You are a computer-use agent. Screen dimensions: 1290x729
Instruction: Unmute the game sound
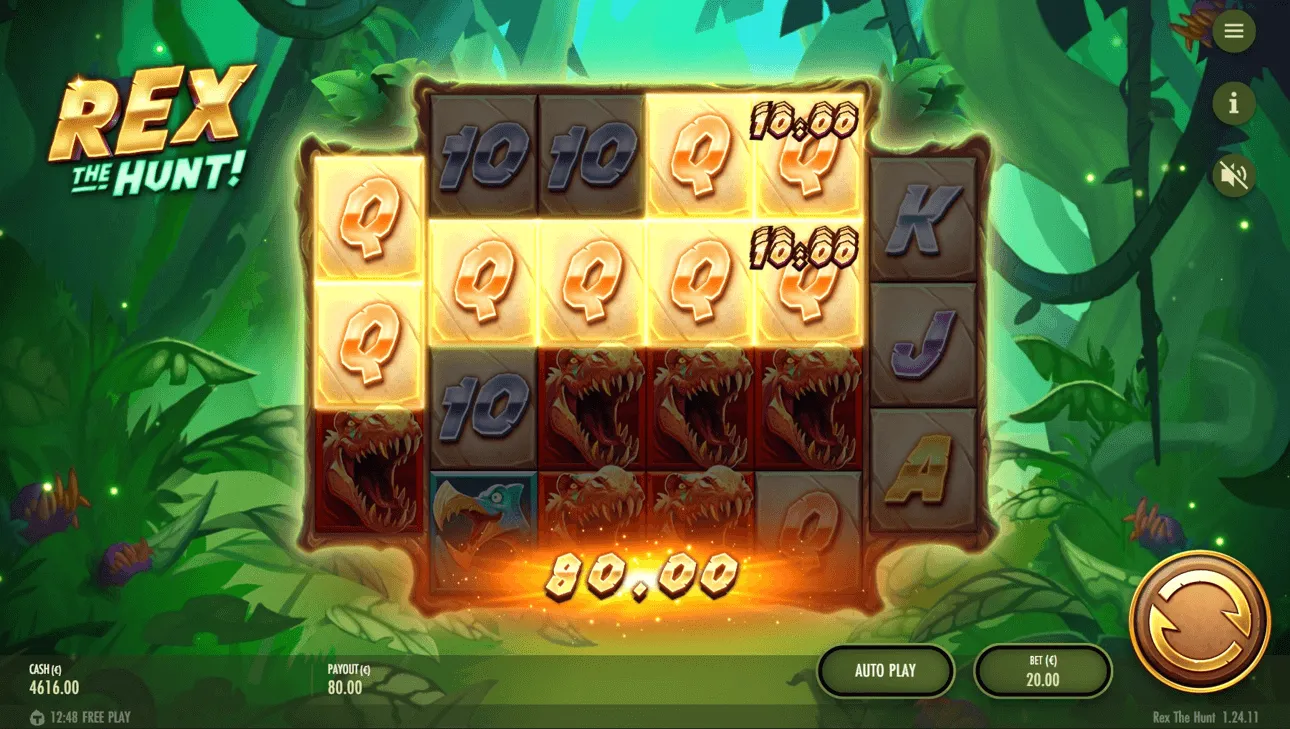coord(1233,175)
